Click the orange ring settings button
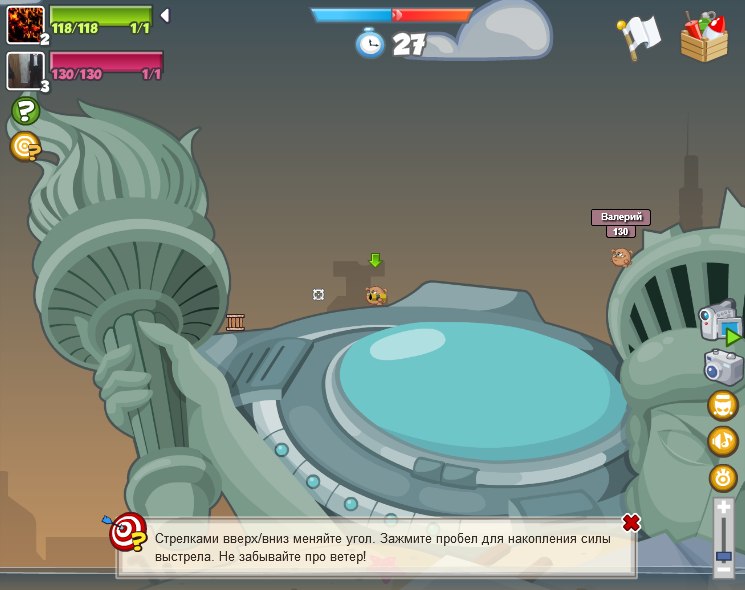Screen dimensions: 745x590 coord(722,477)
